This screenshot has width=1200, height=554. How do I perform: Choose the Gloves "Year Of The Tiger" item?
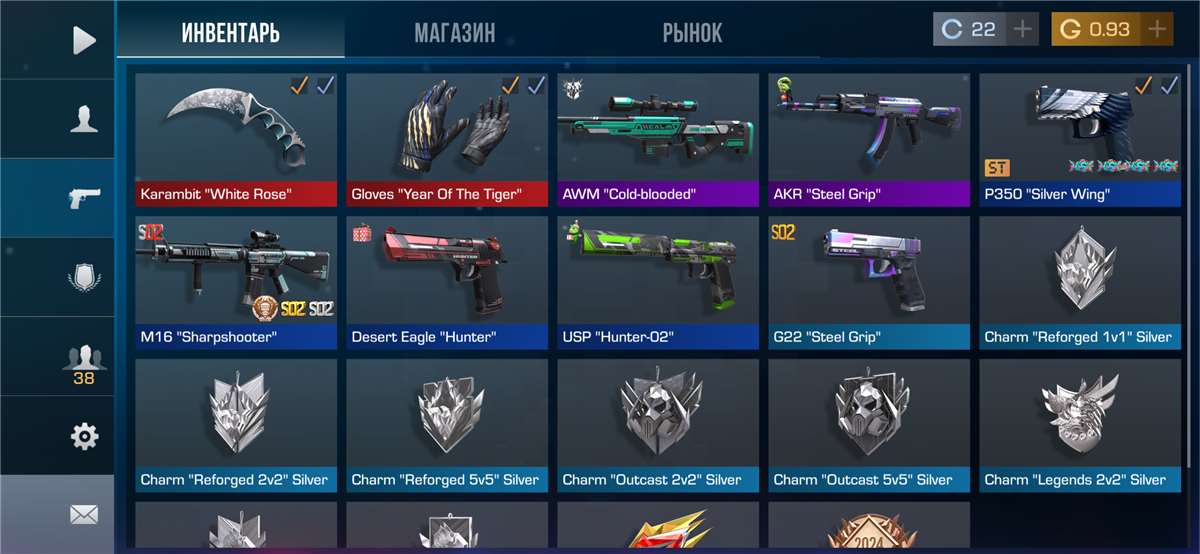447,139
